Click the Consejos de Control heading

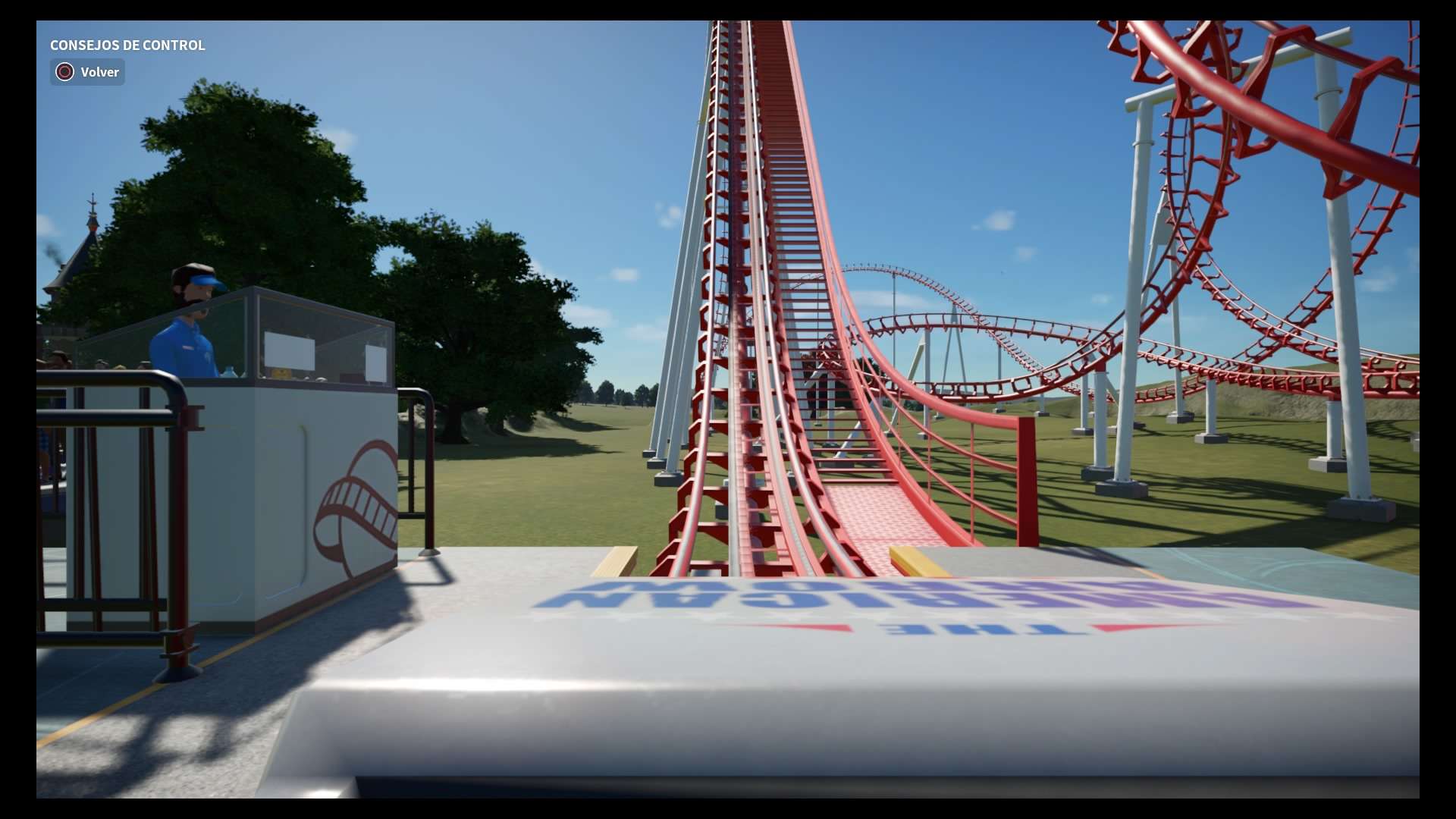point(127,45)
